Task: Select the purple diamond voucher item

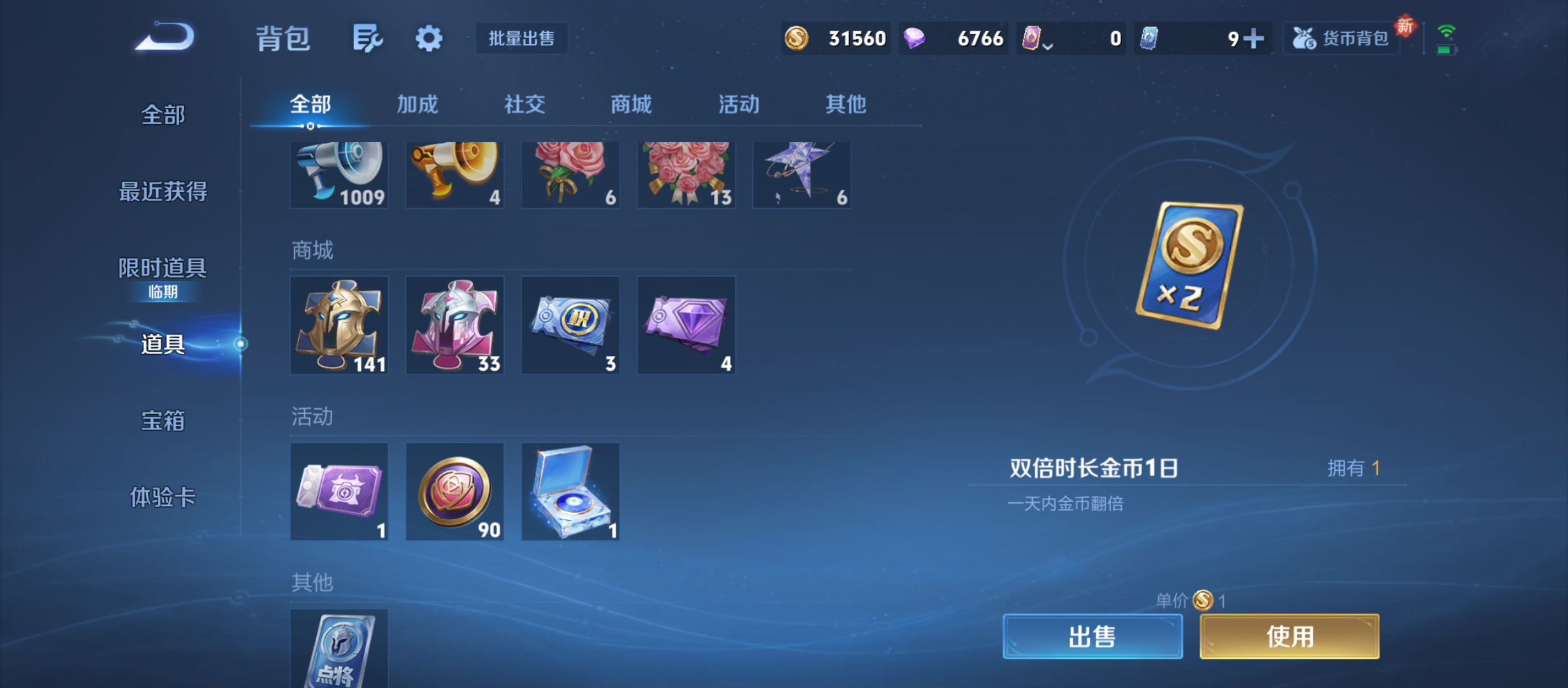Action: [686, 325]
